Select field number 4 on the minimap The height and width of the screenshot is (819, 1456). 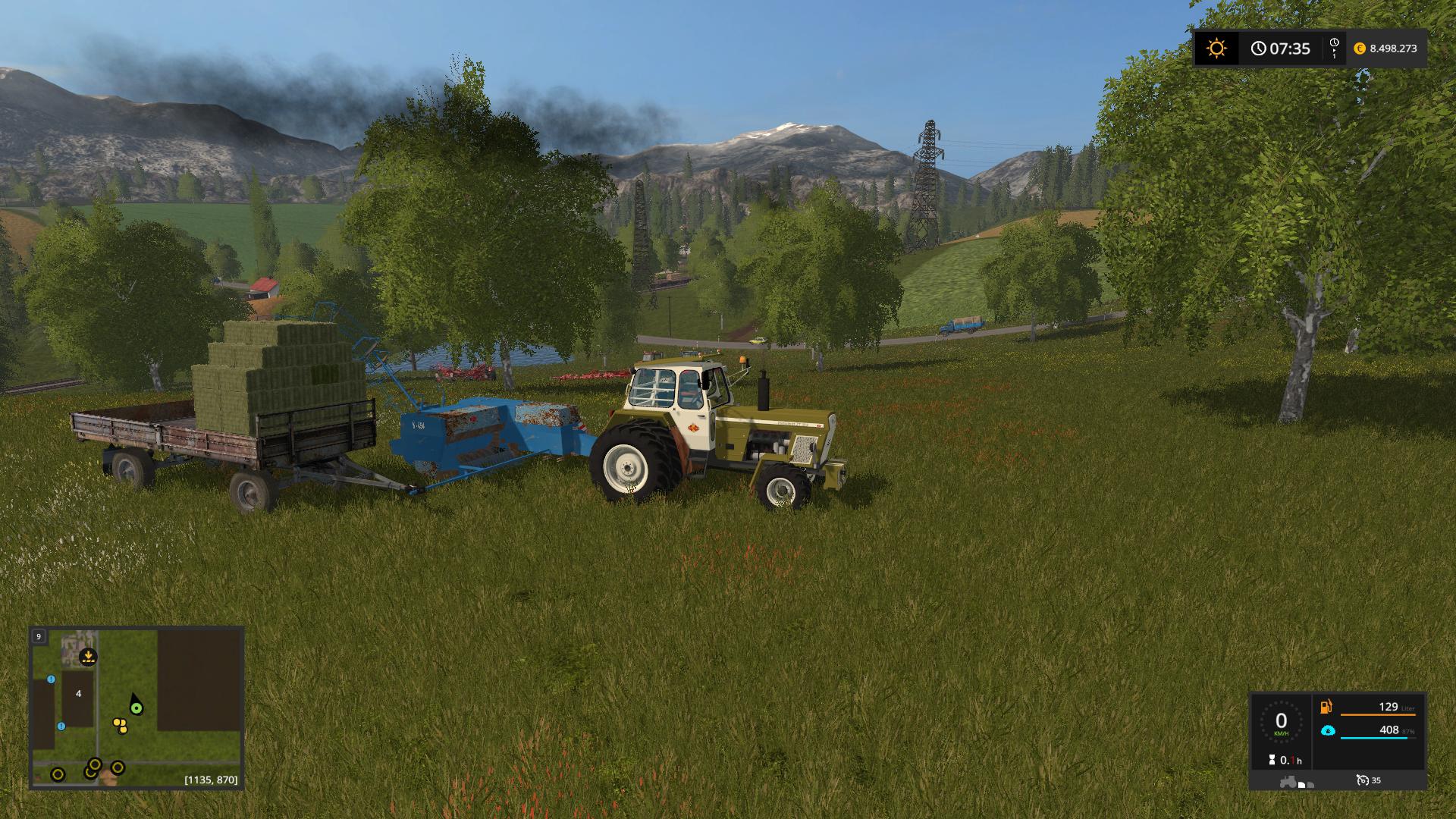pyautogui.click(x=78, y=694)
